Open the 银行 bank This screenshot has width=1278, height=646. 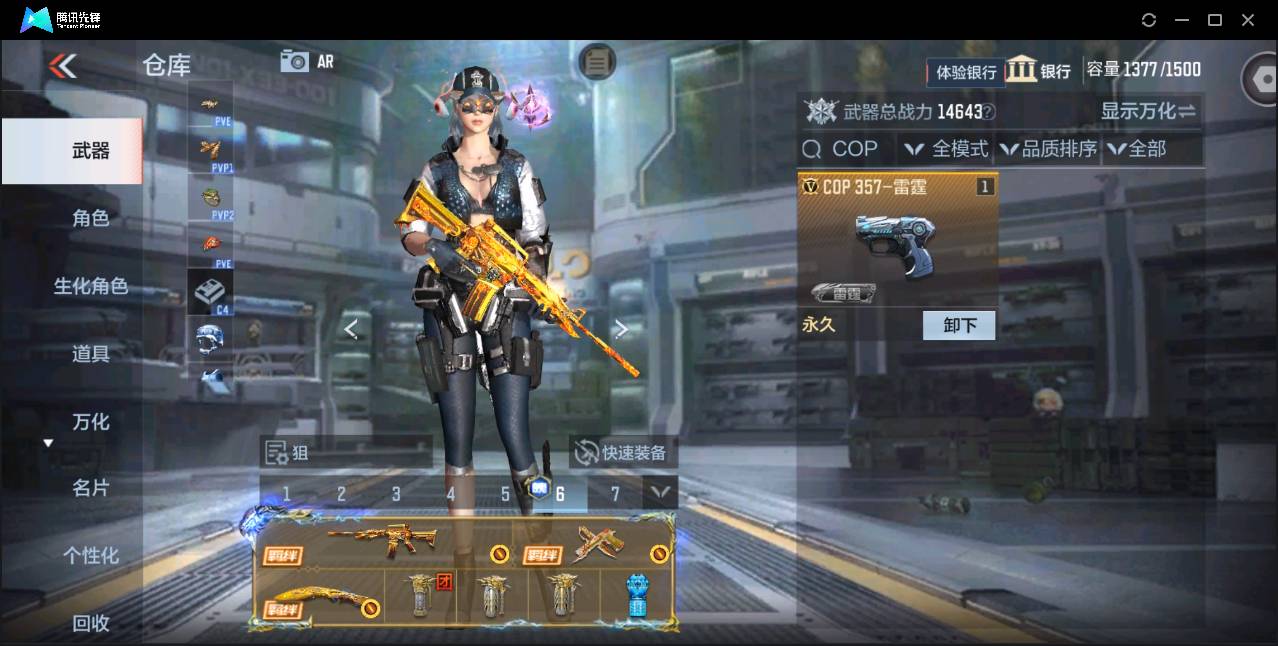[x=1038, y=70]
